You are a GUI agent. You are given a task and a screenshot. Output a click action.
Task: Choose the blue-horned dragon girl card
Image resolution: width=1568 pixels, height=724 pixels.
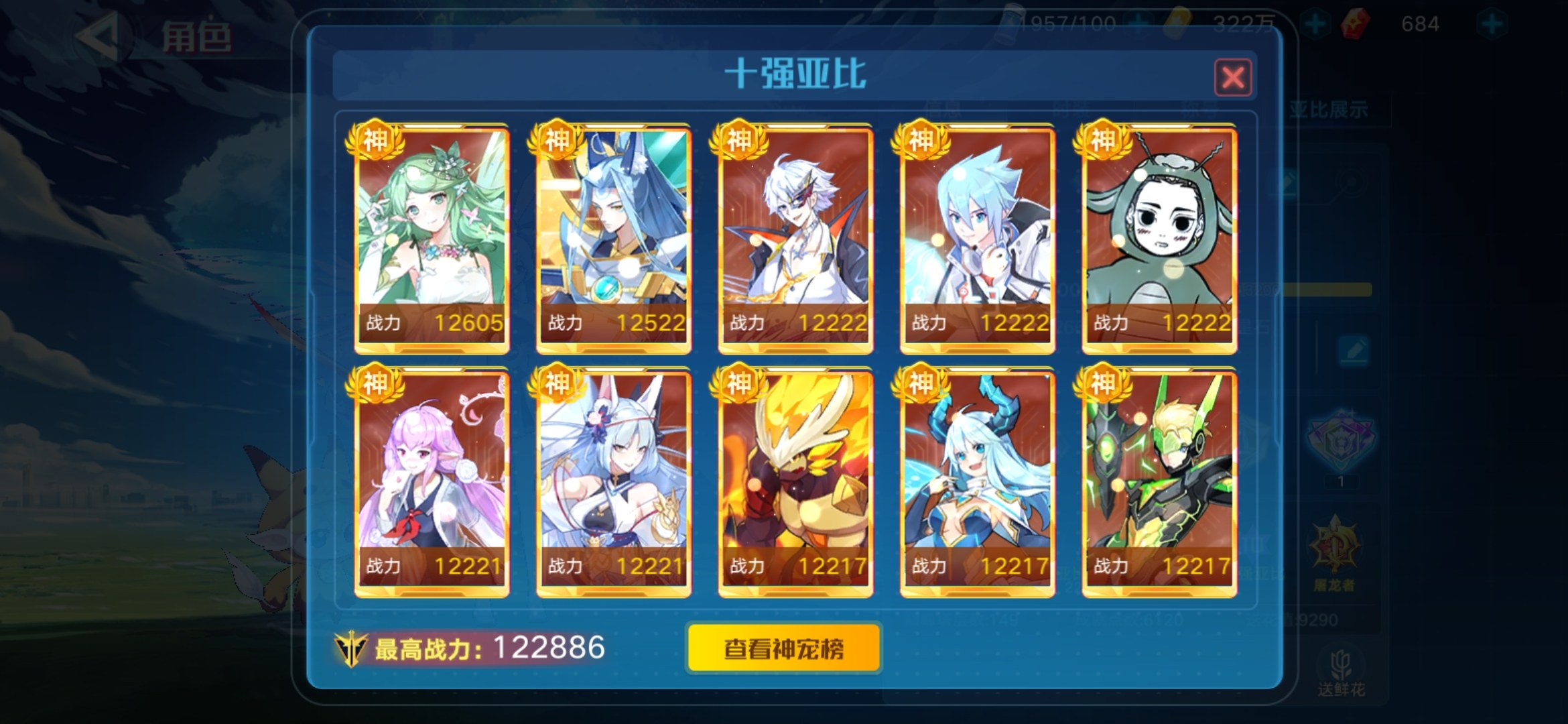pos(978,481)
